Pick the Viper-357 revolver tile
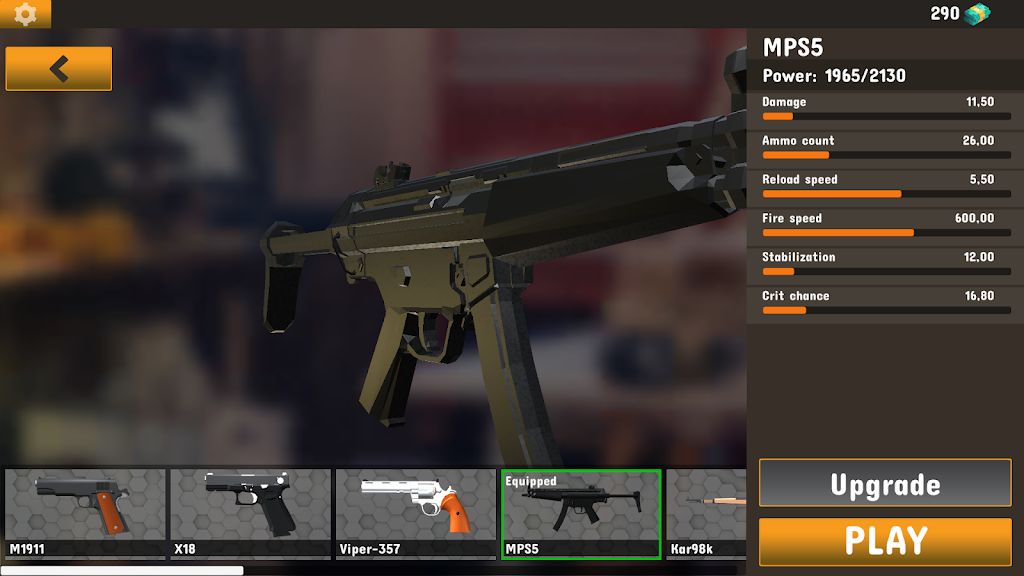The width and height of the screenshot is (1024, 576). point(416,513)
